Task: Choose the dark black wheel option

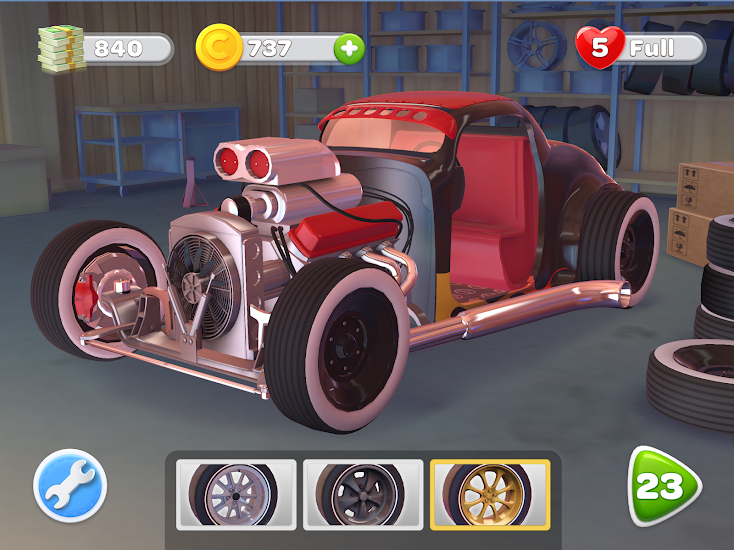Action: click(x=363, y=494)
